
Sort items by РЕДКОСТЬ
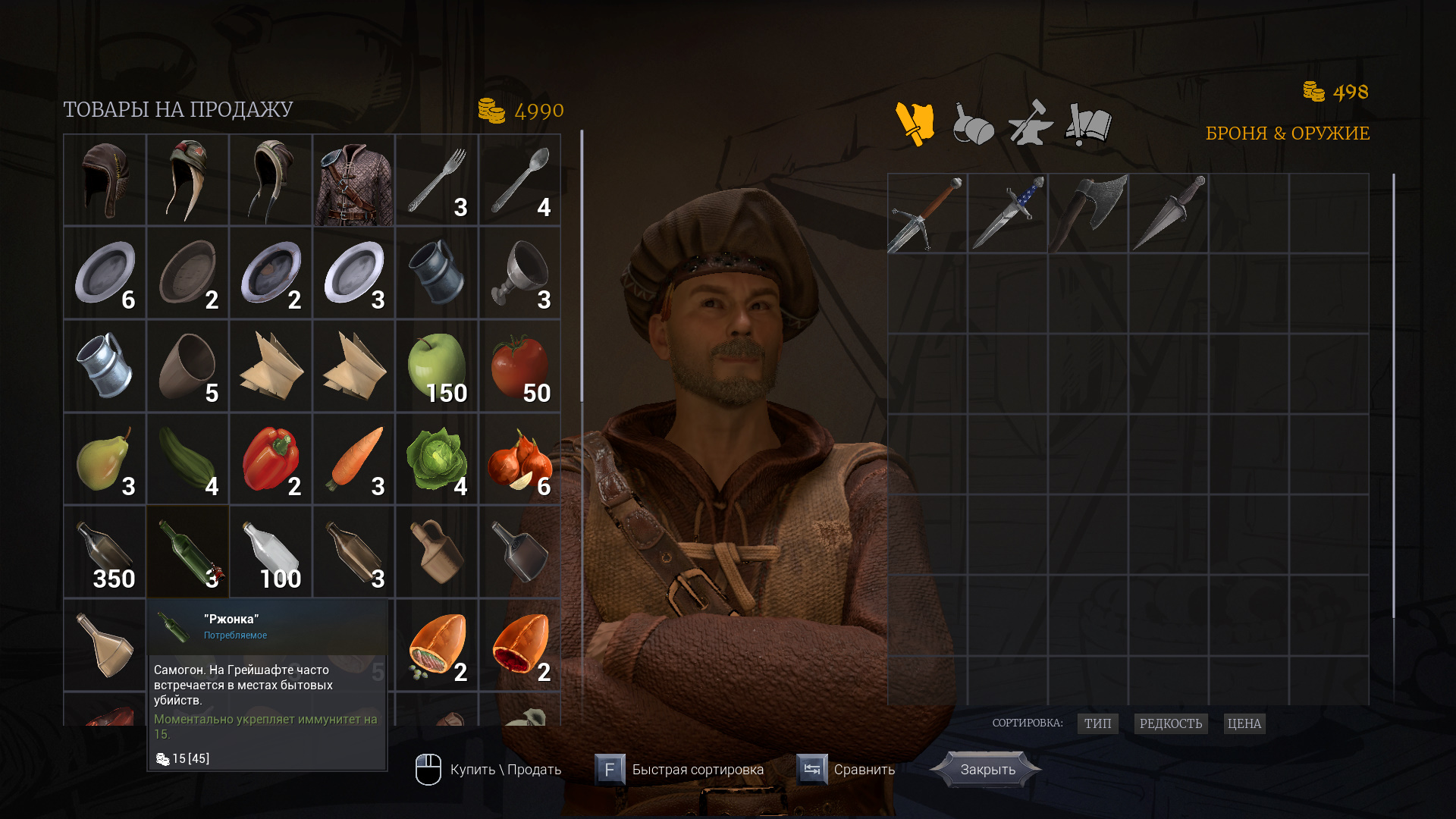[x=1170, y=723]
